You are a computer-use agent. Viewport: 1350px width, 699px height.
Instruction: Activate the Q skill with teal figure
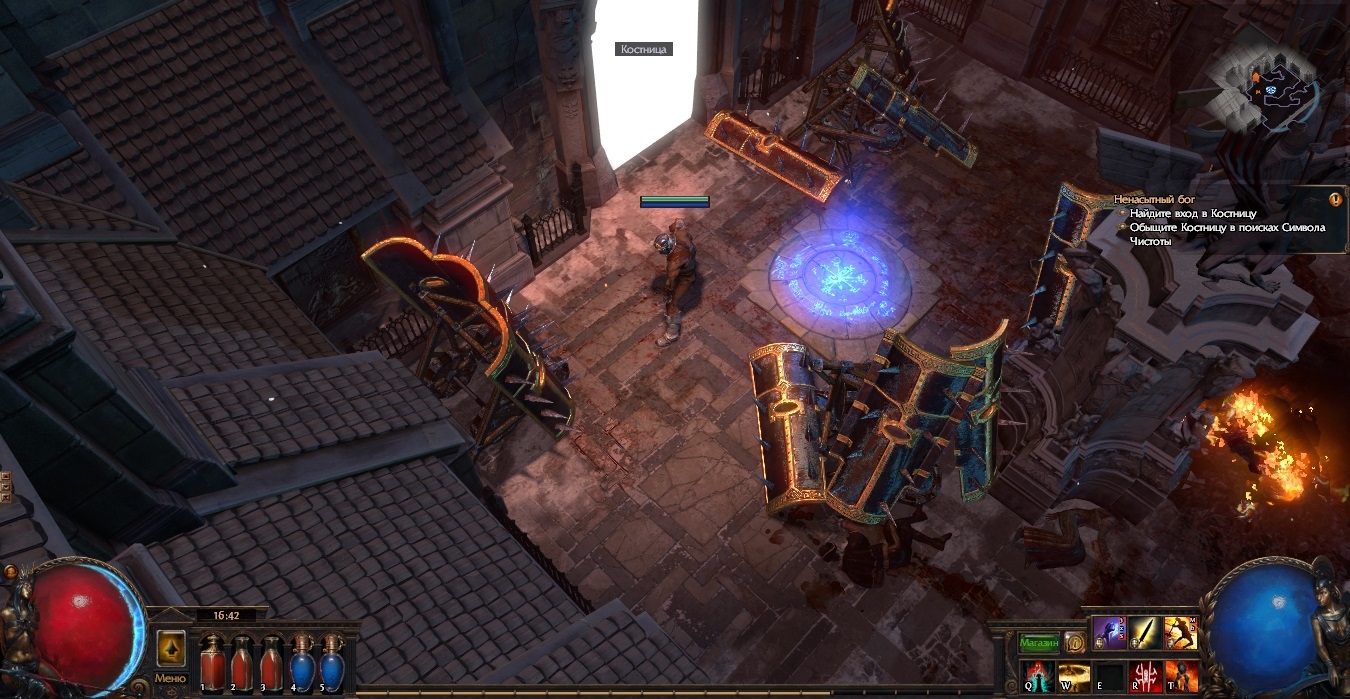(1037, 676)
